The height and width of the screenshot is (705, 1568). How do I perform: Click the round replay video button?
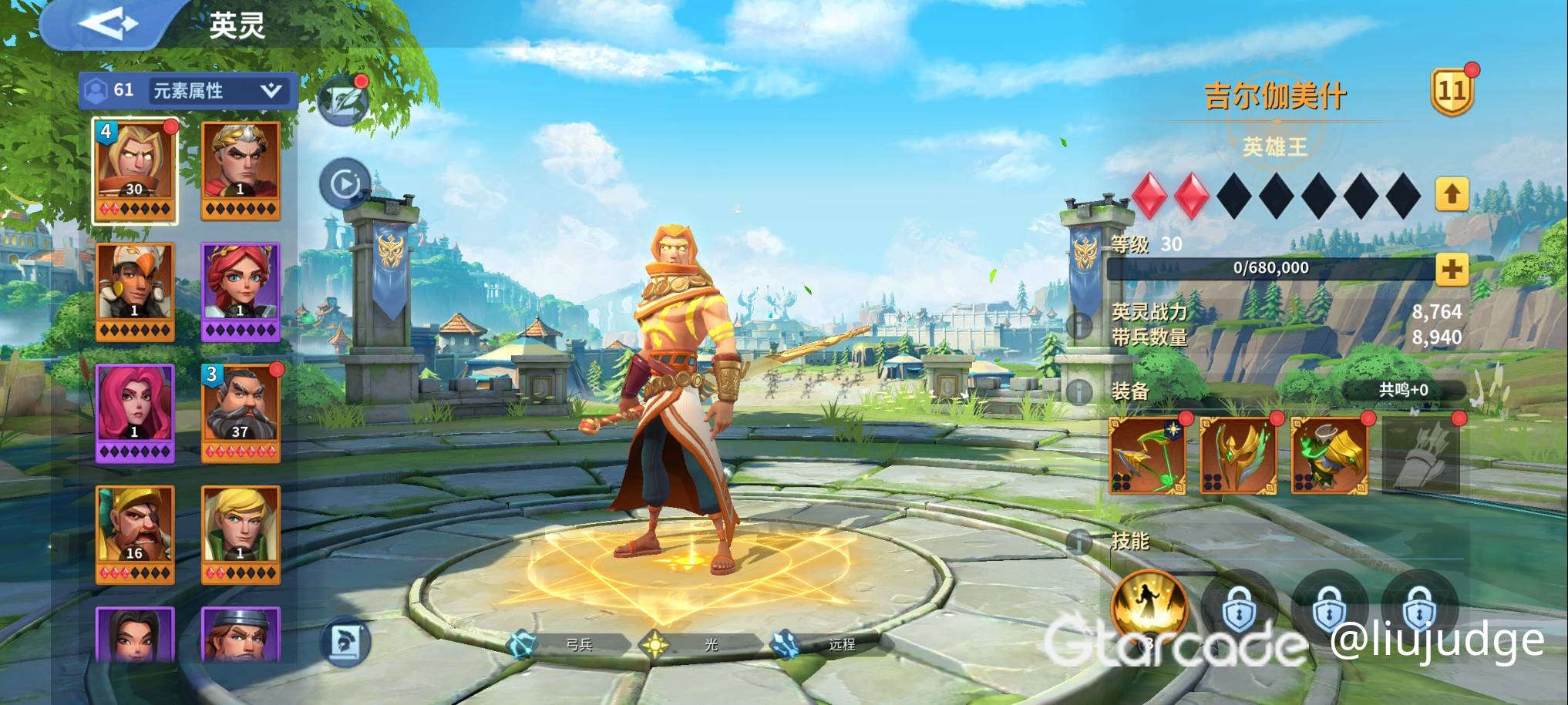pos(345,183)
